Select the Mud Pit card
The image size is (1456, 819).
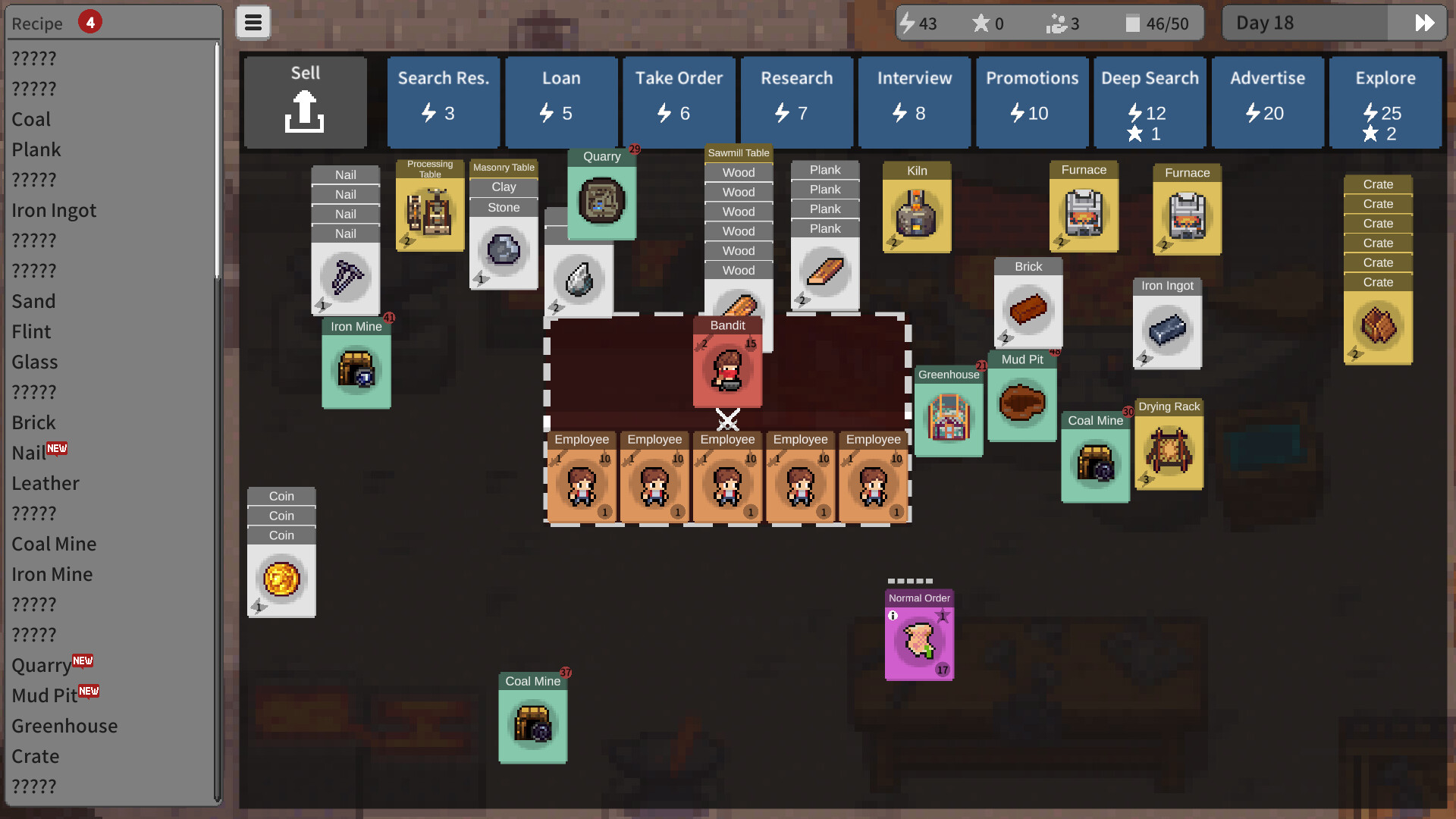[x=1021, y=402]
